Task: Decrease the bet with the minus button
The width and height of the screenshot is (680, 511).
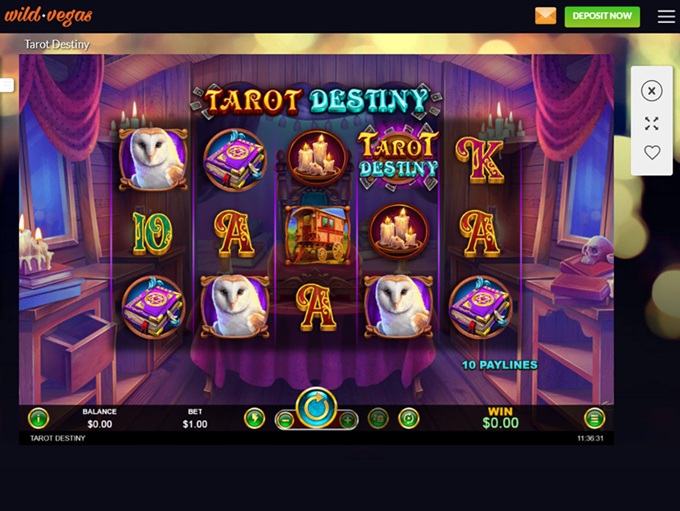Action: (285, 420)
